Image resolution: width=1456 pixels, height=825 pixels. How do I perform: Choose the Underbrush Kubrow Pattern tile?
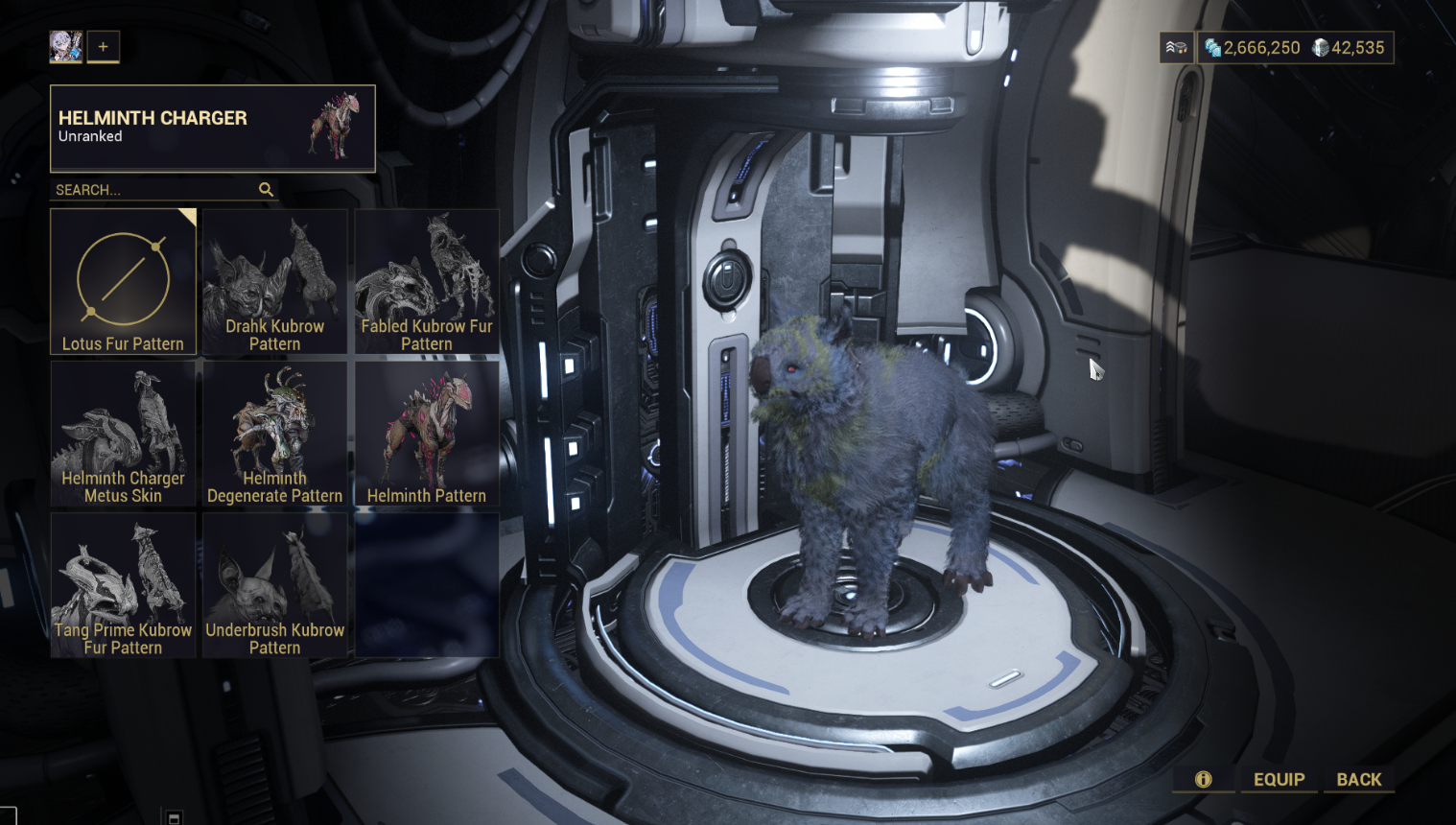pos(275,585)
